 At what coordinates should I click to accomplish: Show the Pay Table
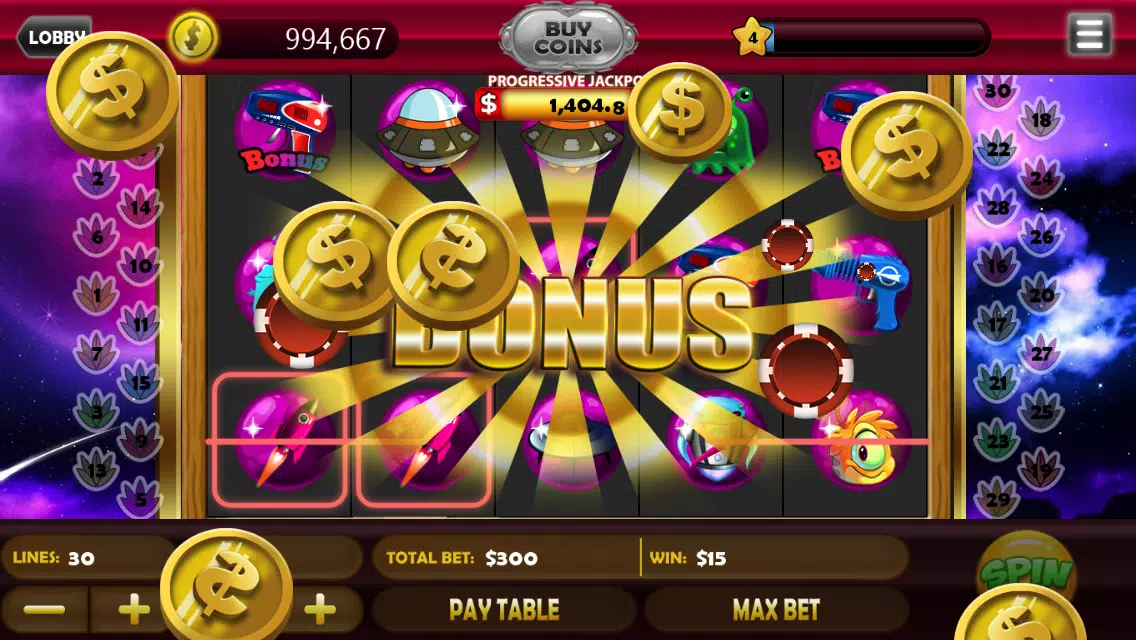[x=504, y=609]
